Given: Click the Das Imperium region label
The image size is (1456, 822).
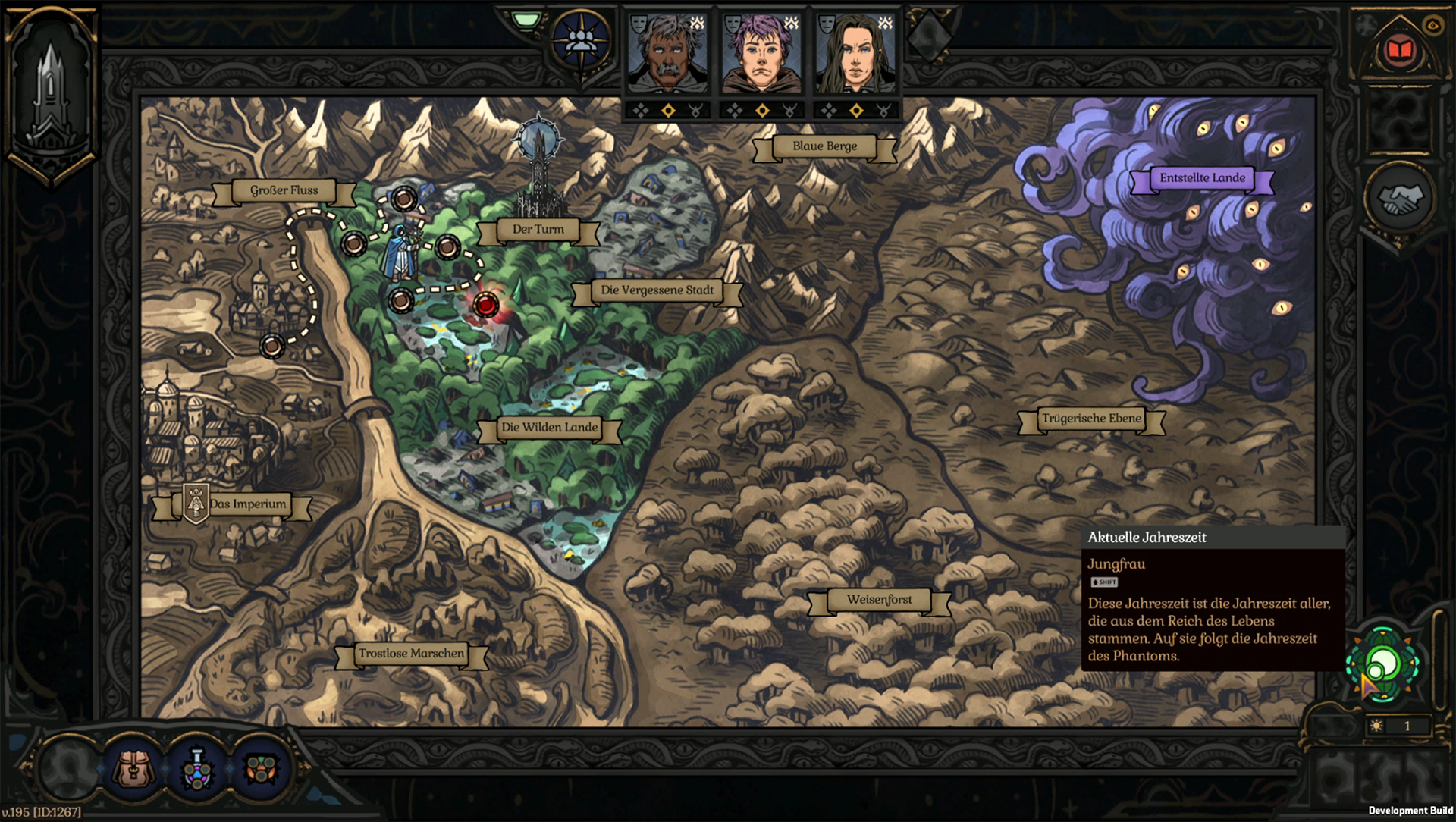Looking at the screenshot, I should point(247,504).
